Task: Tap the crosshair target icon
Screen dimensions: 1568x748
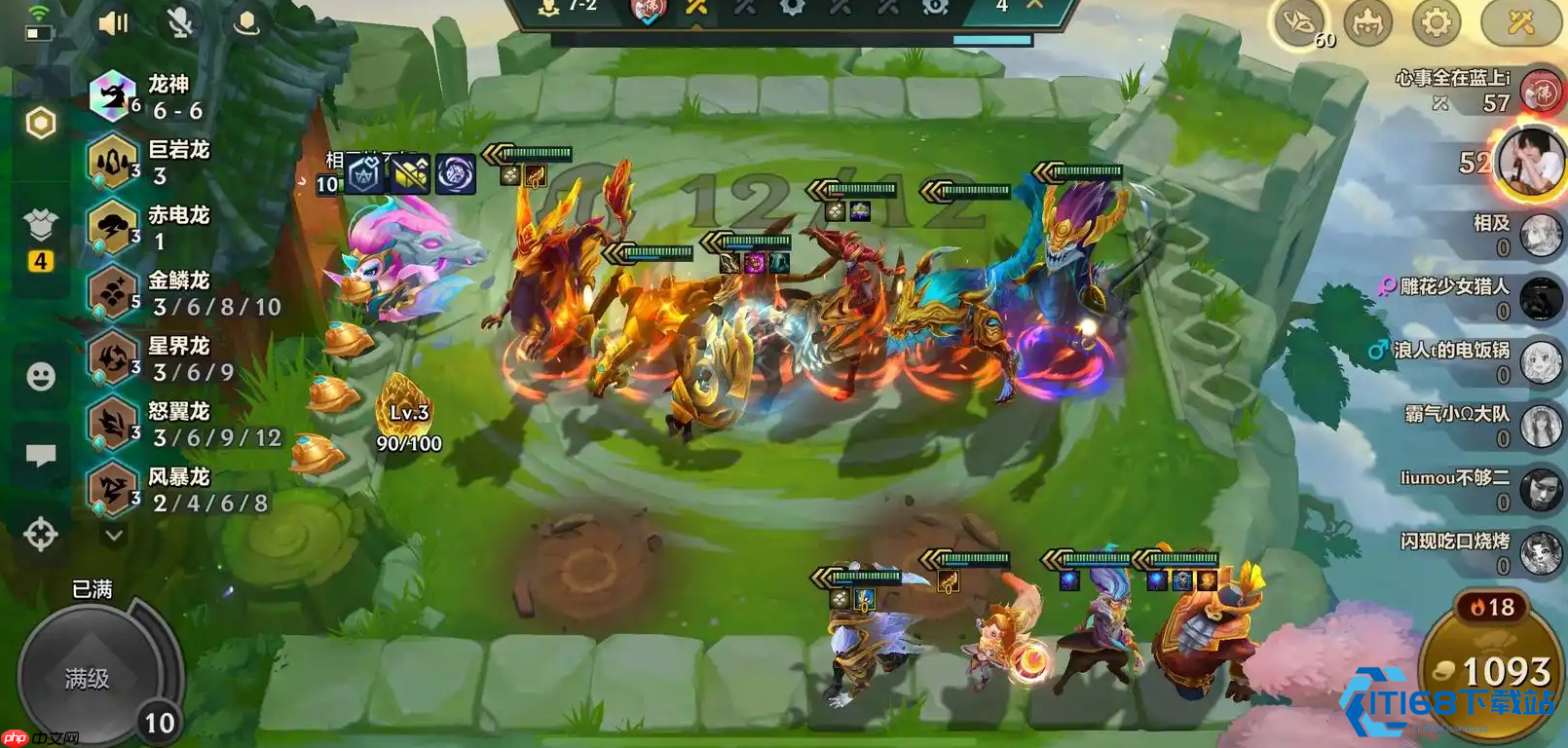Action: [x=41, y=534]
